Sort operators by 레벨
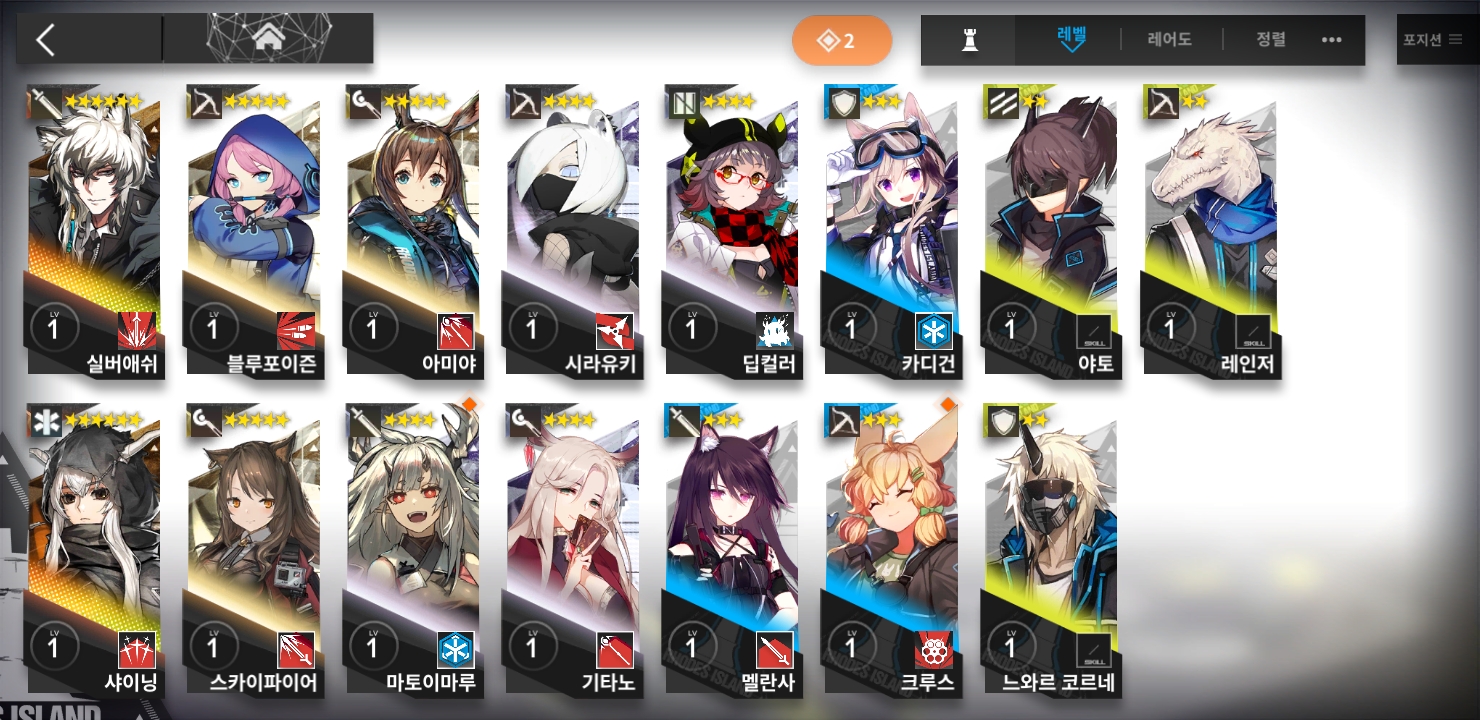 pos(1071,40)
